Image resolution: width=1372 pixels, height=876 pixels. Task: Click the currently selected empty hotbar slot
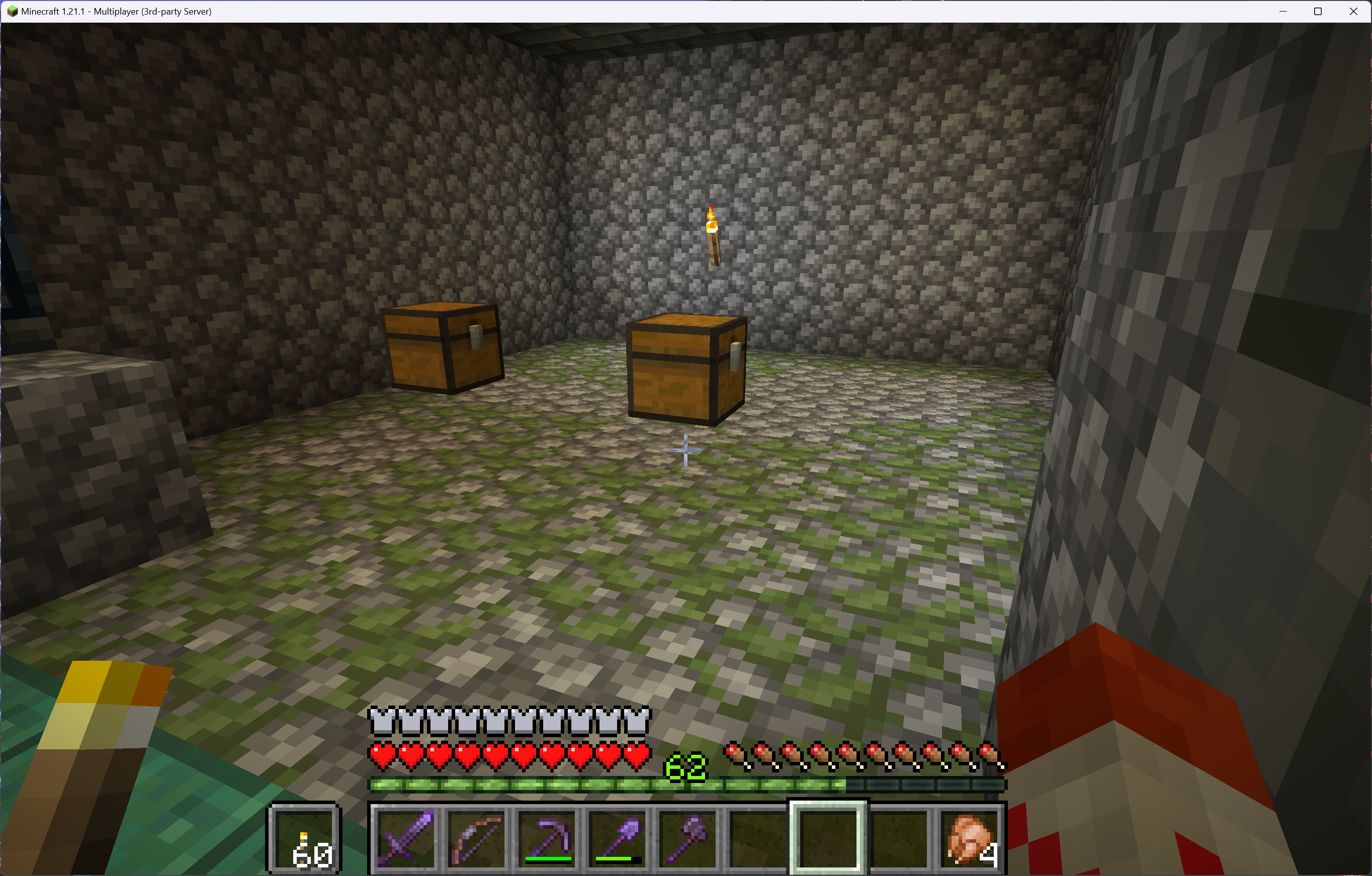point(829,840)
